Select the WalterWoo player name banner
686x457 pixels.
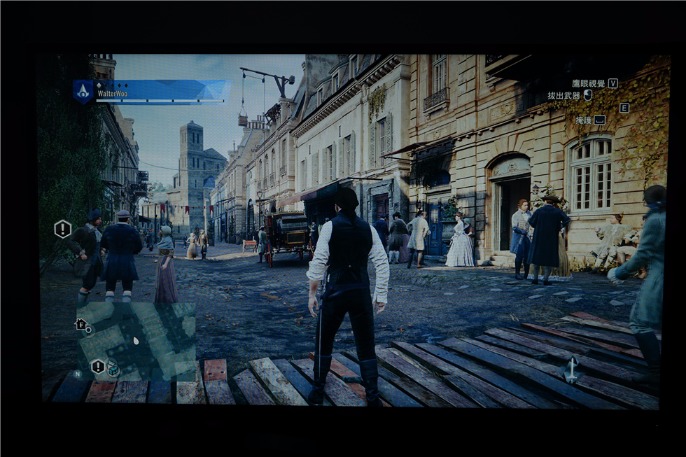tap(160, 92)
